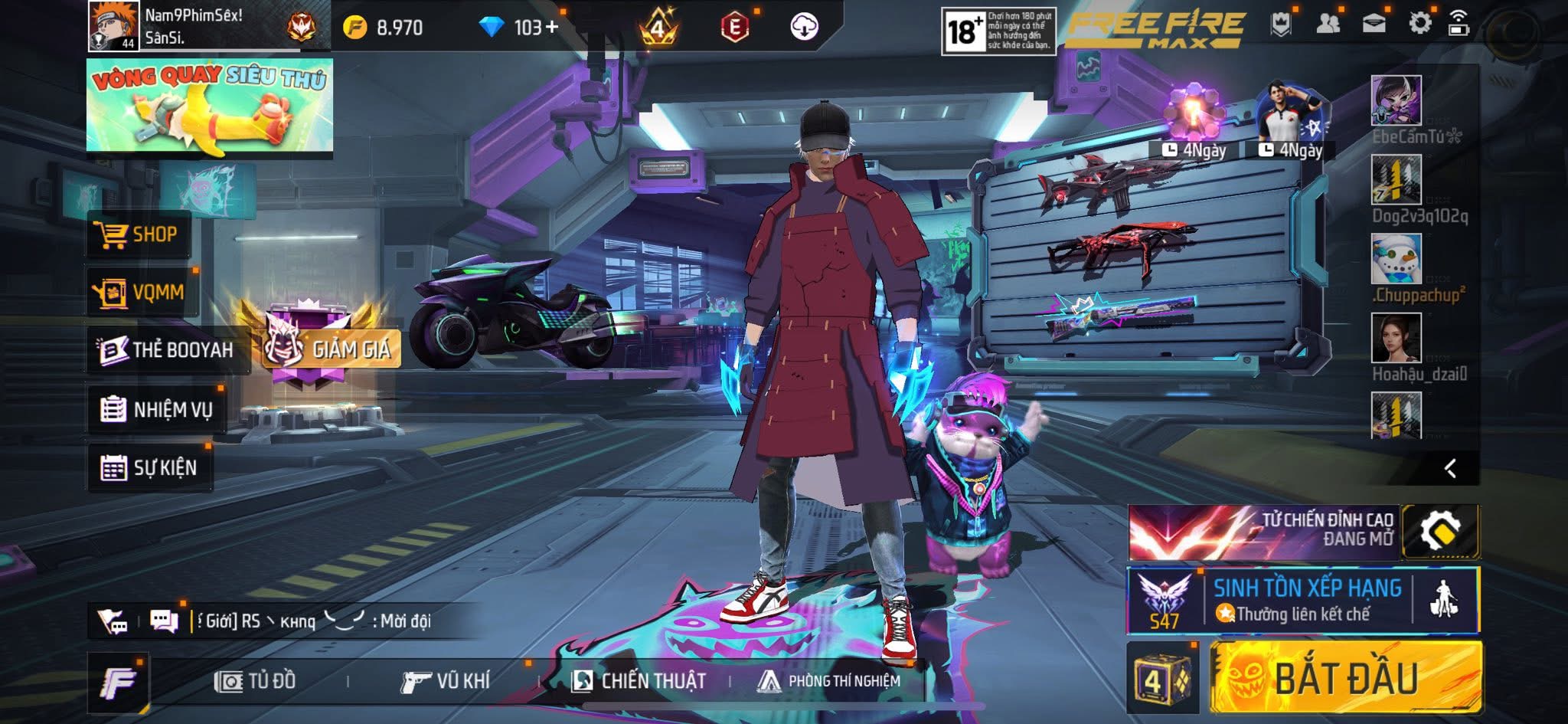
Task: Start the match with BẮT ĐẦU
Action: [x=1344, y=678]
